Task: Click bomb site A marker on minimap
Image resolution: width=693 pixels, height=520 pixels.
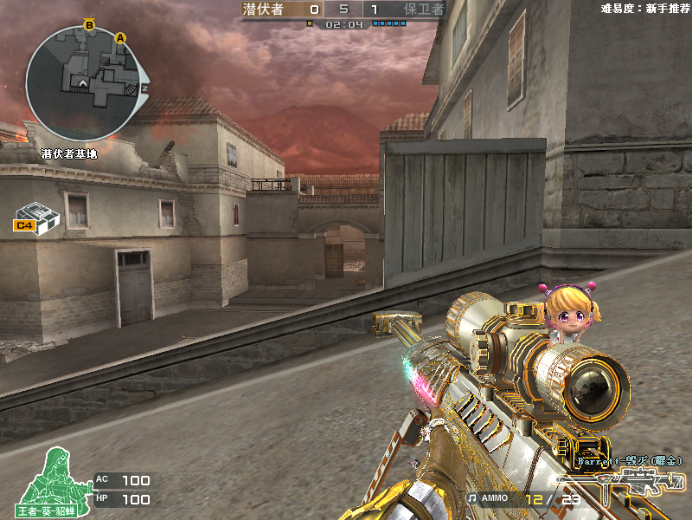Action: pos(121,38)
